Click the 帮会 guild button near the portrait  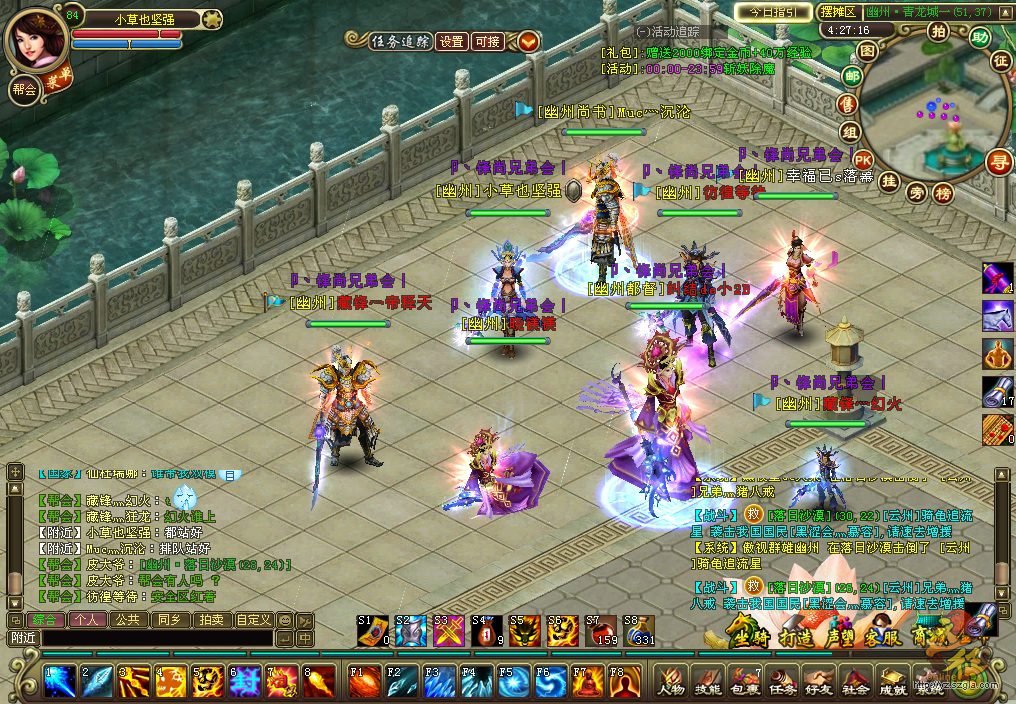[23, 88]
